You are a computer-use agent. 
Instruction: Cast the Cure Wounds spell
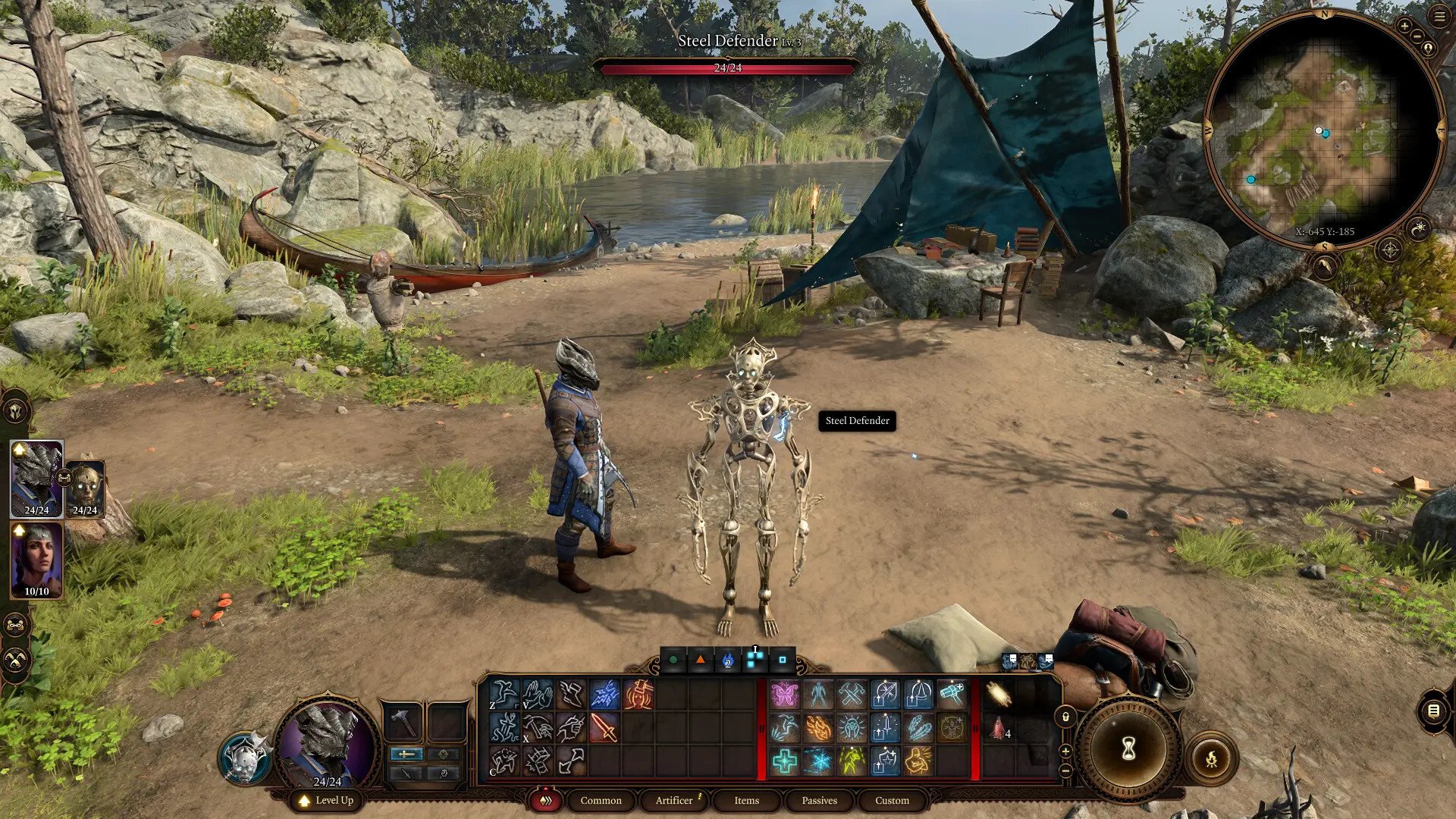pyautogui.click(x=783, y=762)
